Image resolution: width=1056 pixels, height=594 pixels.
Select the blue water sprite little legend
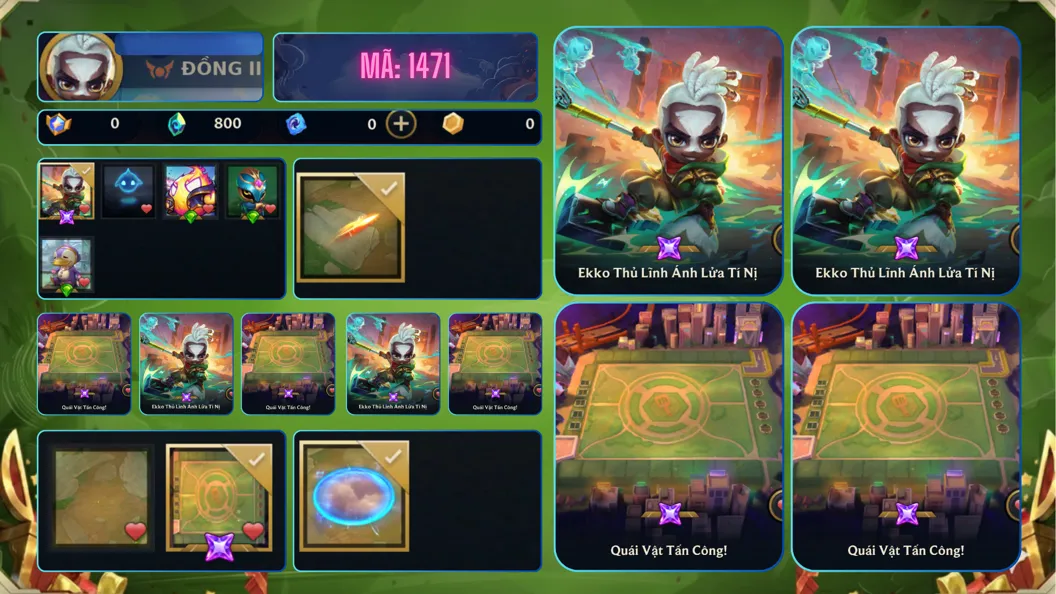pyautogui.click(x=128, y=192)
